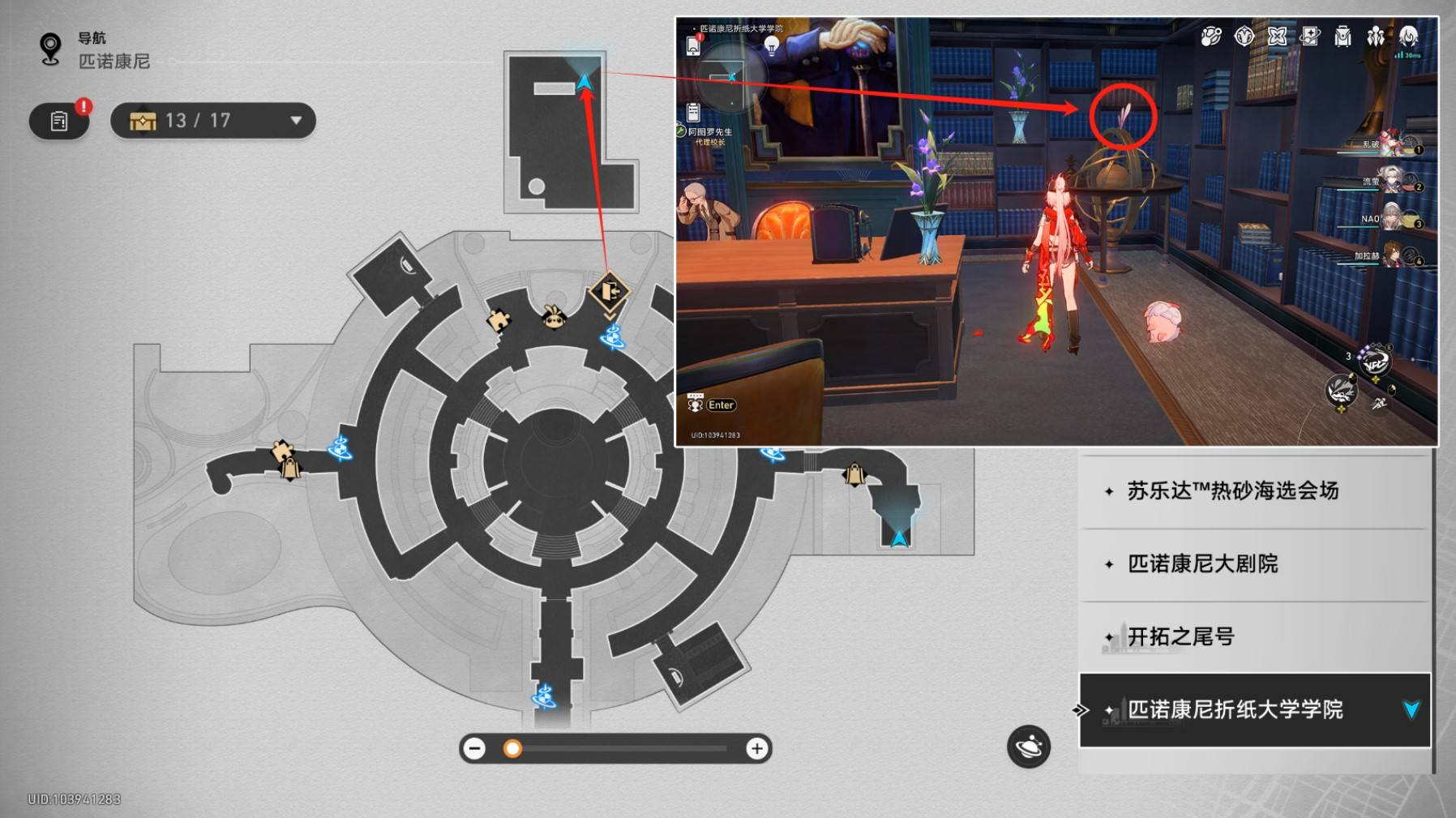This screenshot has width=1456, height=818.
Task: Select 苏乐达™热砂海选会场 from the area list
Action: tap(1232, 491)
